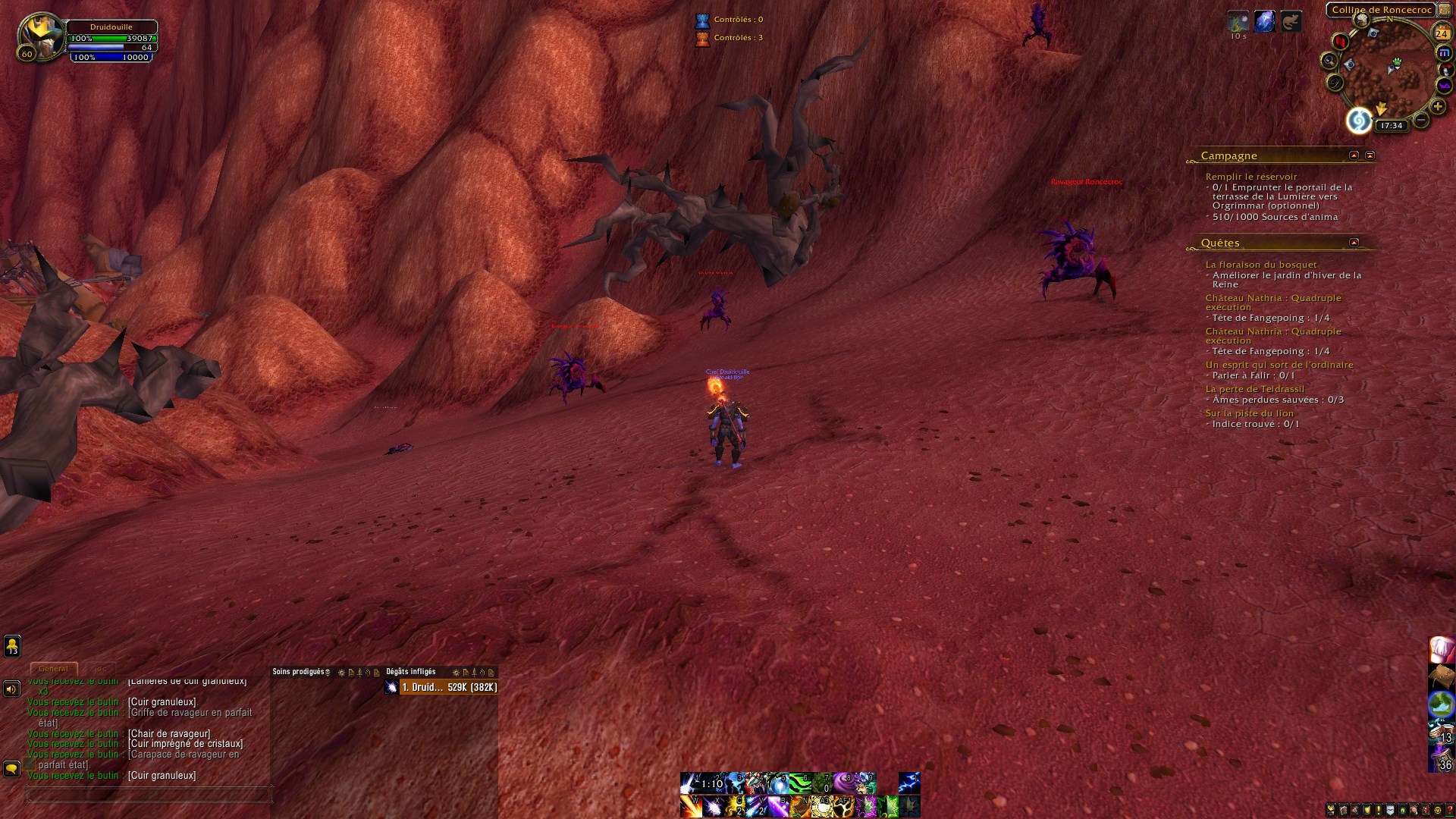Open Method Dungeon Tools from the minimap
Screen dimensions: 1456x819
coord(1443,52)
